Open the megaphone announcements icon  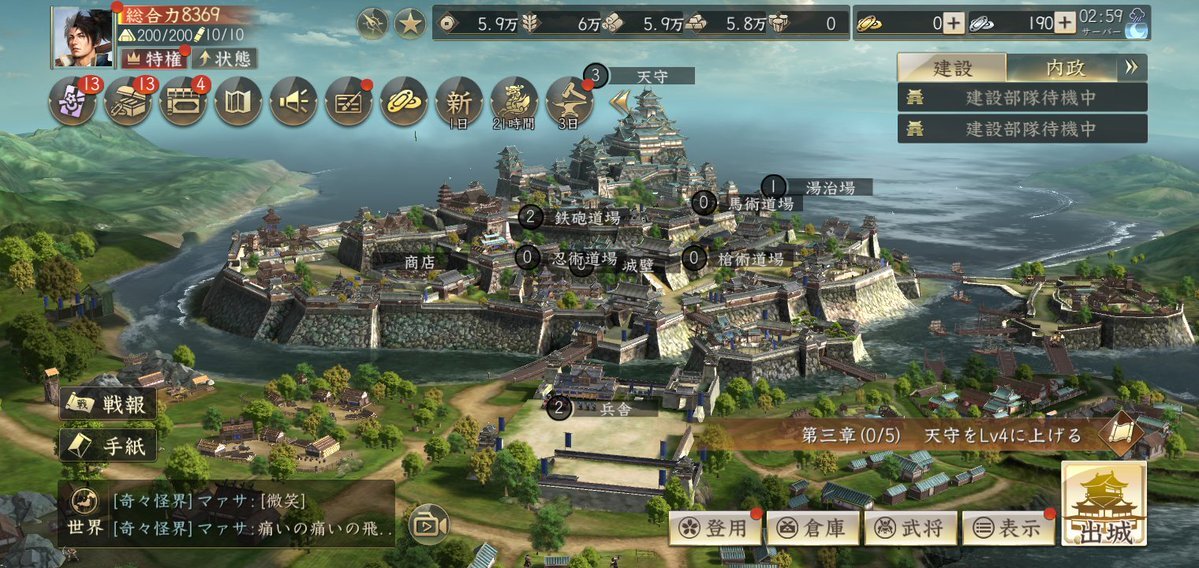click(x=293, y=101)
